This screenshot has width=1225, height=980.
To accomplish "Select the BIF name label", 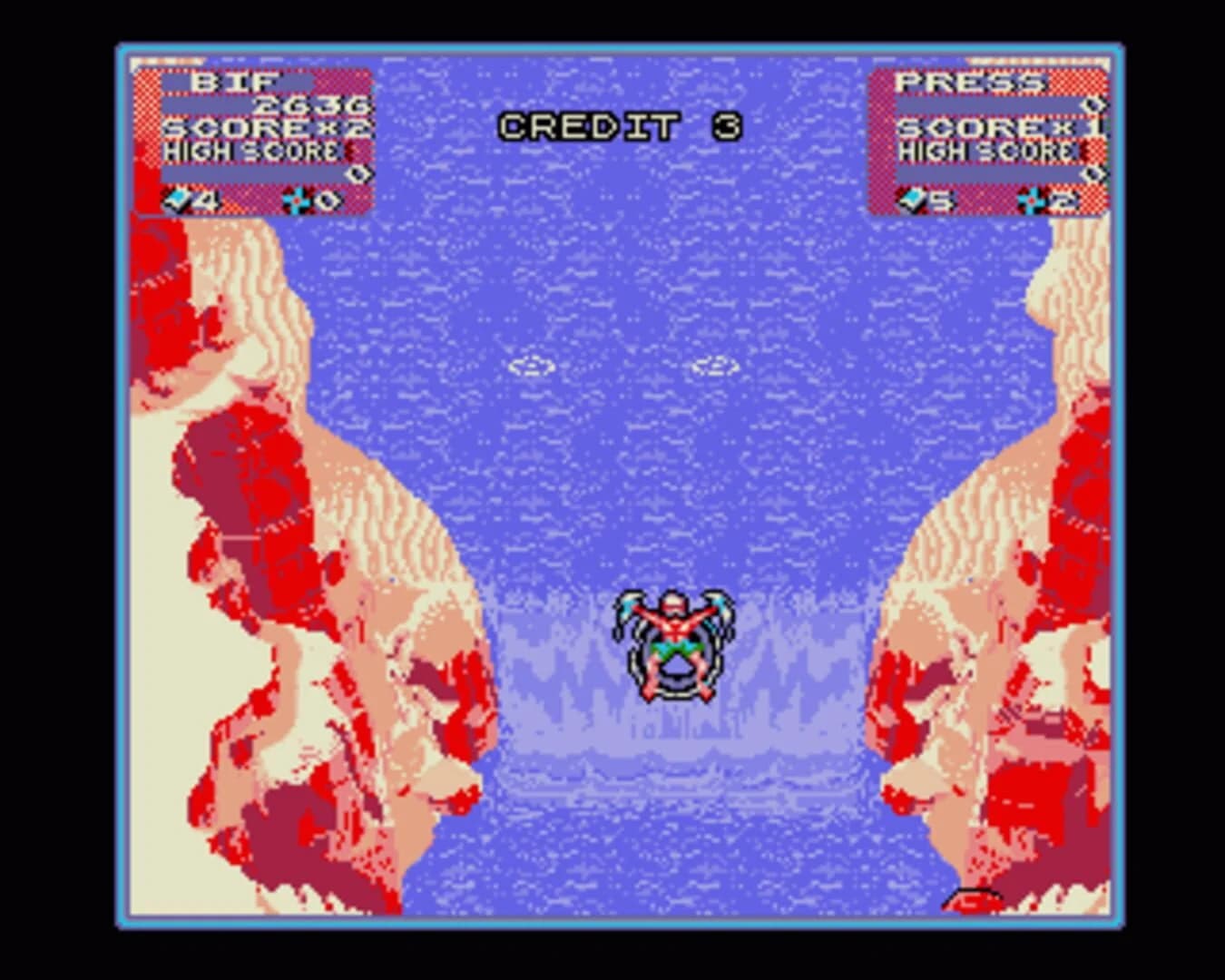I will click(234, 82).
